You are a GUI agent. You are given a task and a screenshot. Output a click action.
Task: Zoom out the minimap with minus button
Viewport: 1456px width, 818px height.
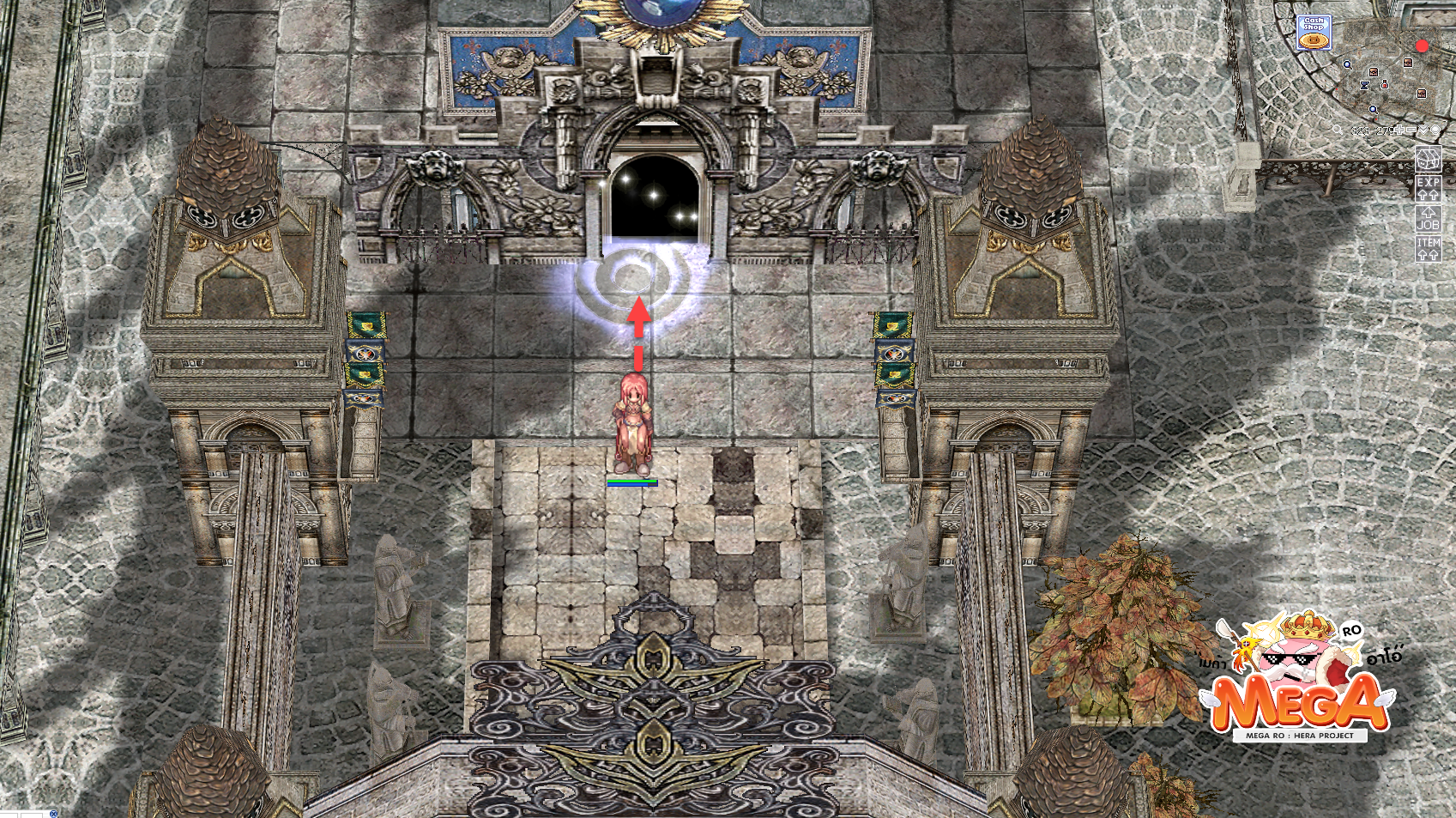click(x=1411, y=130)
